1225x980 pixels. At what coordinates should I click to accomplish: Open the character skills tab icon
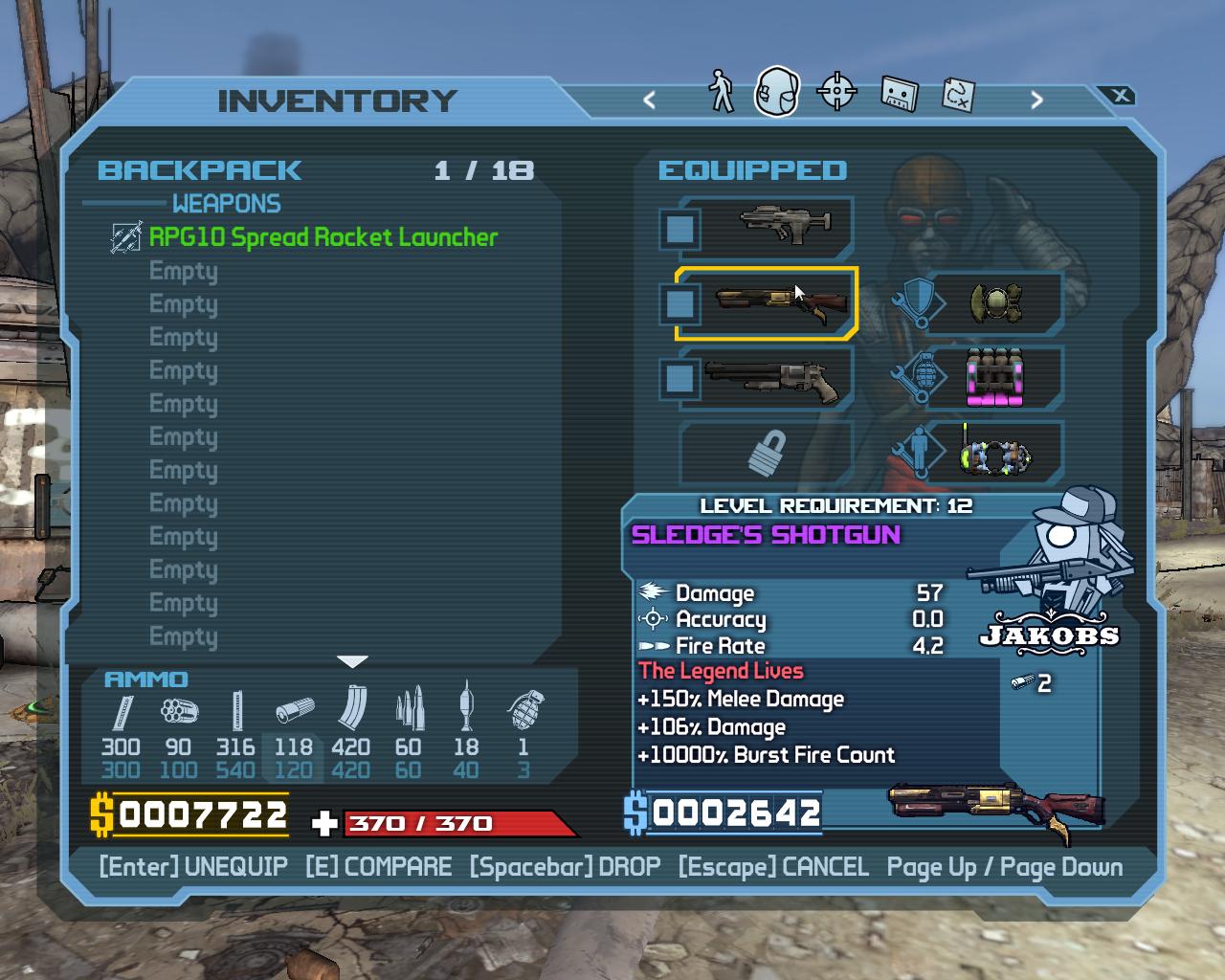click(x=721, y=92)
